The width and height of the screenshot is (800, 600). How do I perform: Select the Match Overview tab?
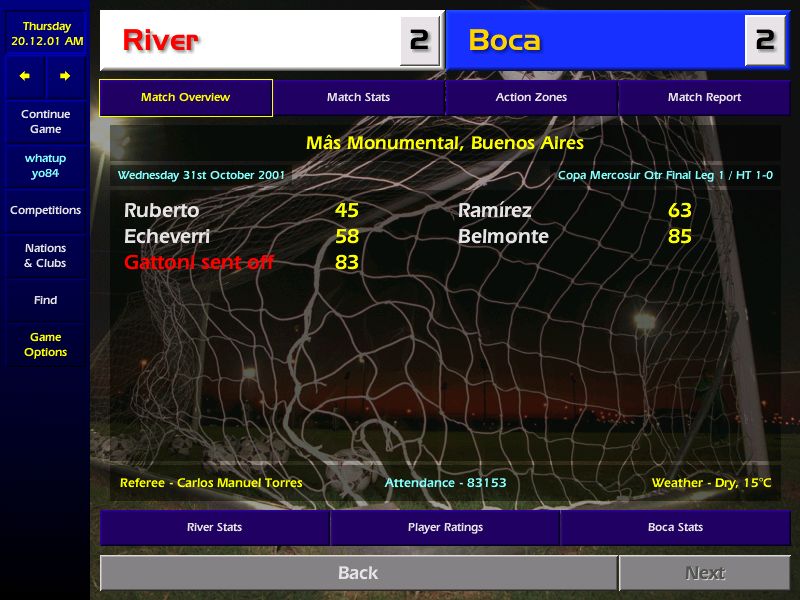coord(186,98)
